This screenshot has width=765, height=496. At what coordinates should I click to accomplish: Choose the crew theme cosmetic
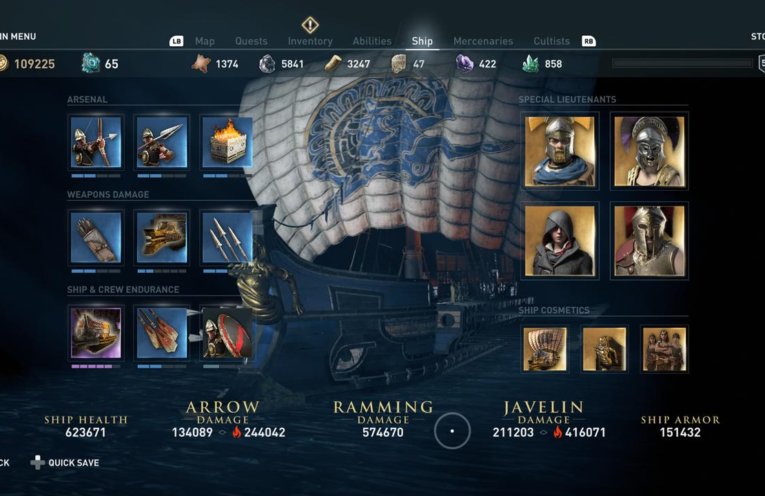pyautogui.click(x=664, y=349)
